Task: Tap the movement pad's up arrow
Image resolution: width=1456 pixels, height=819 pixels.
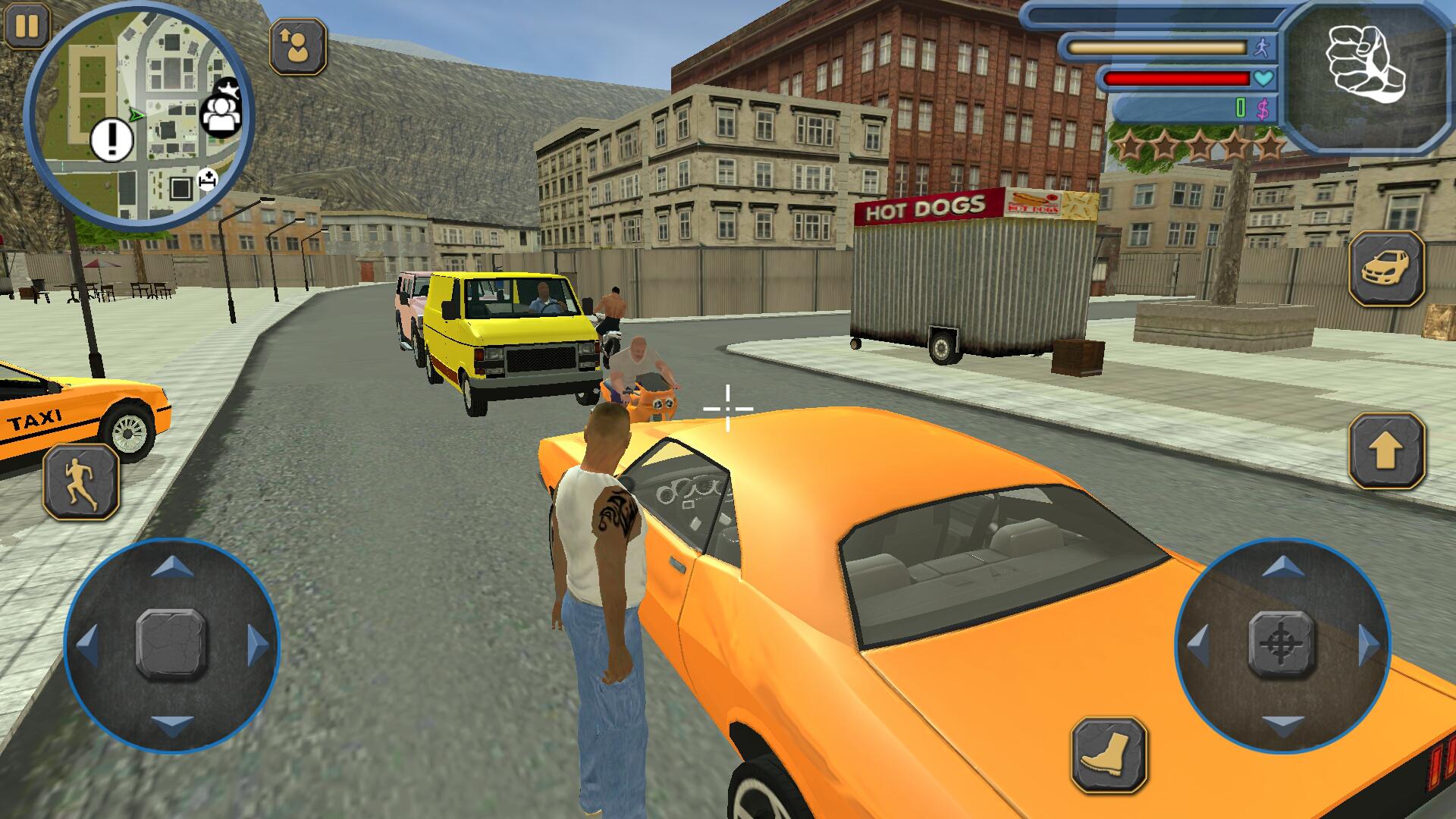Action: pyautogui.click(x=172, y=565)
